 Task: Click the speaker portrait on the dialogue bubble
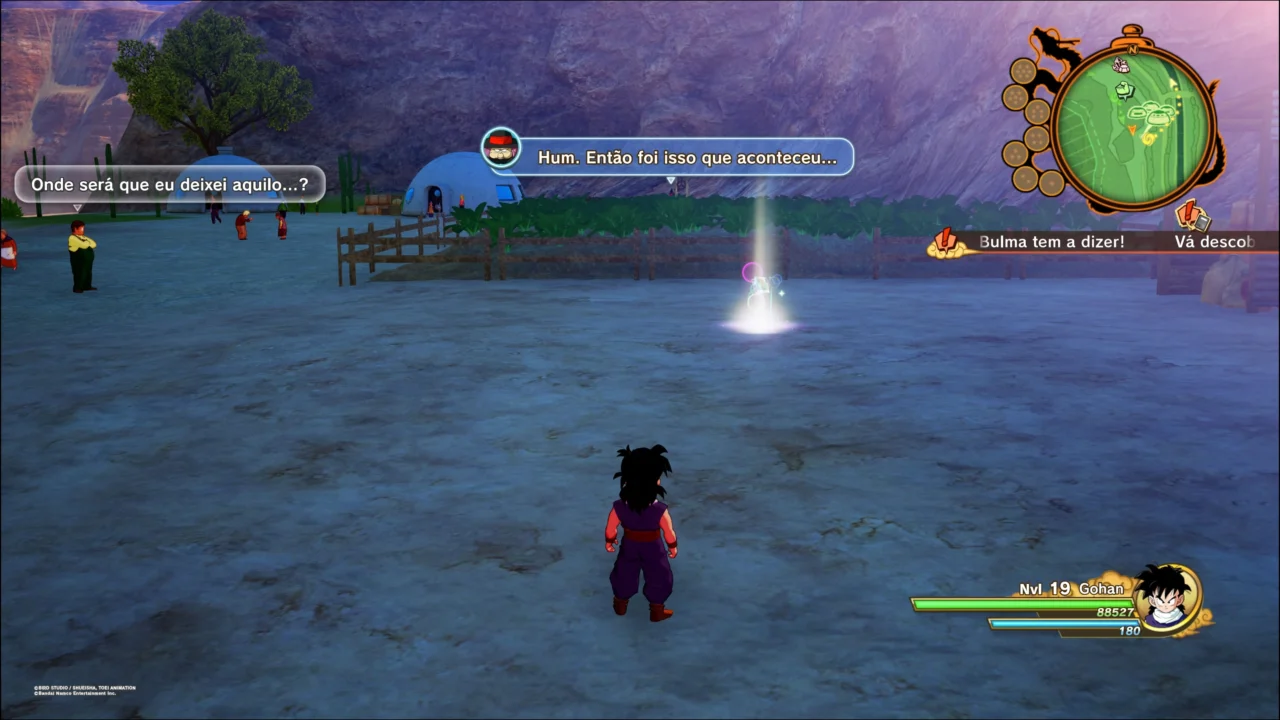click(x=500, y=148)
